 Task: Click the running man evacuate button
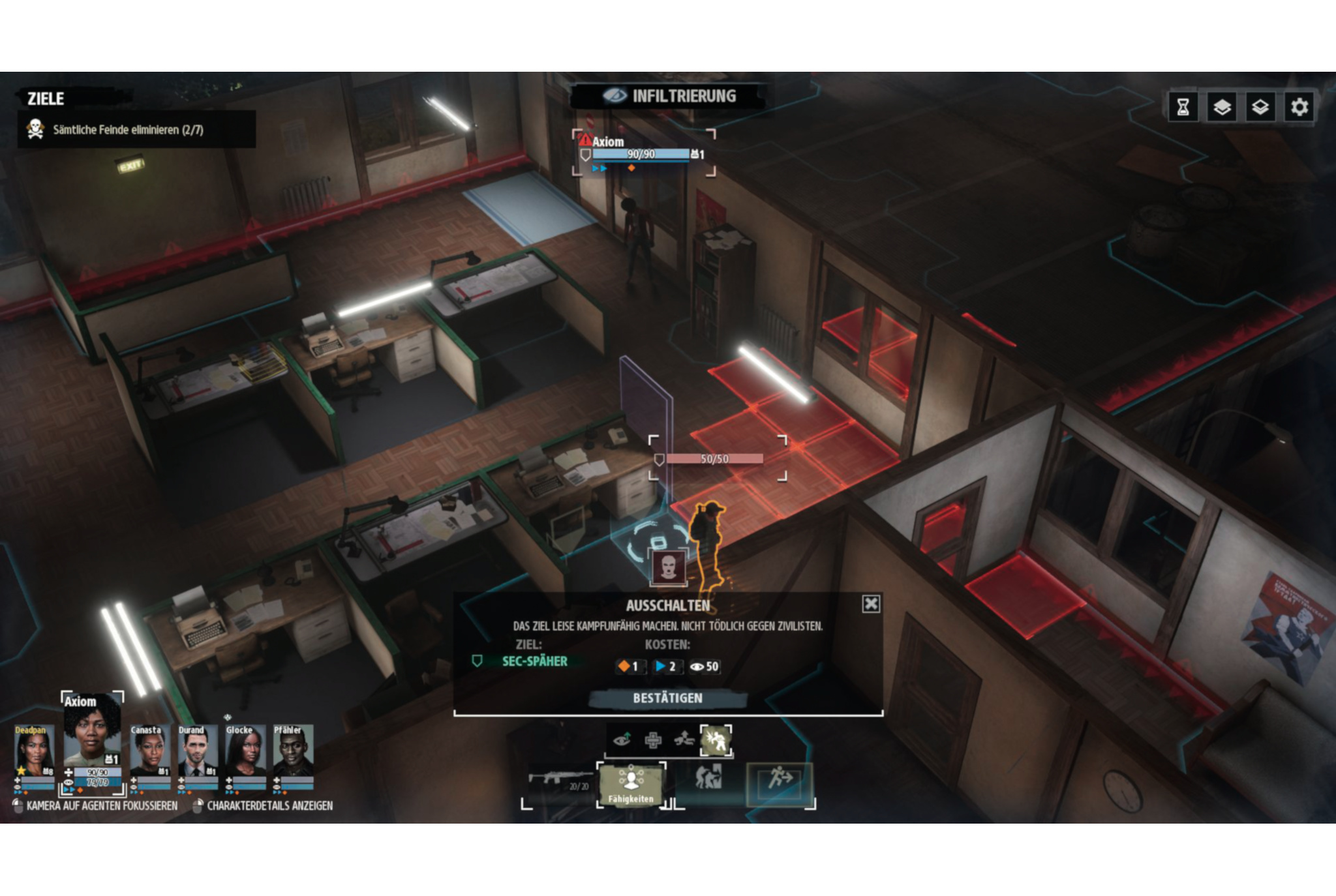(x=780, y=781)
